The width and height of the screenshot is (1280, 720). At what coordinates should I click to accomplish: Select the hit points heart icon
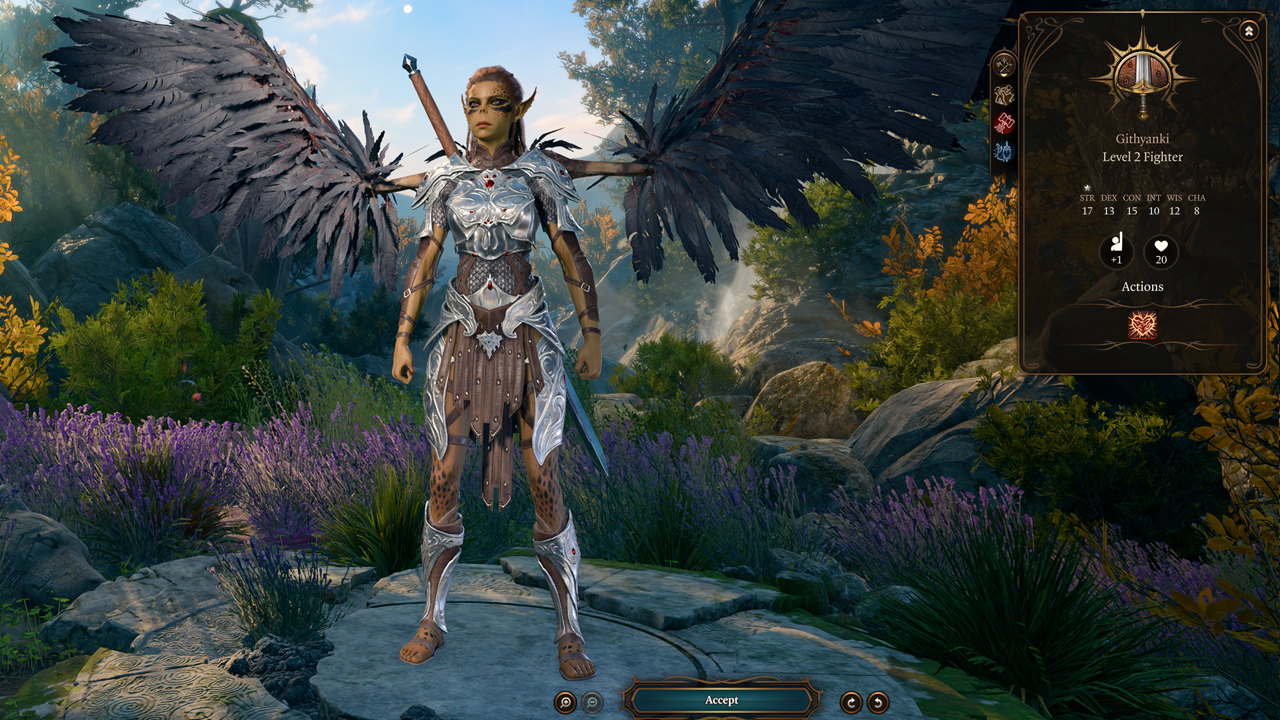click(x=1161, y=251)
